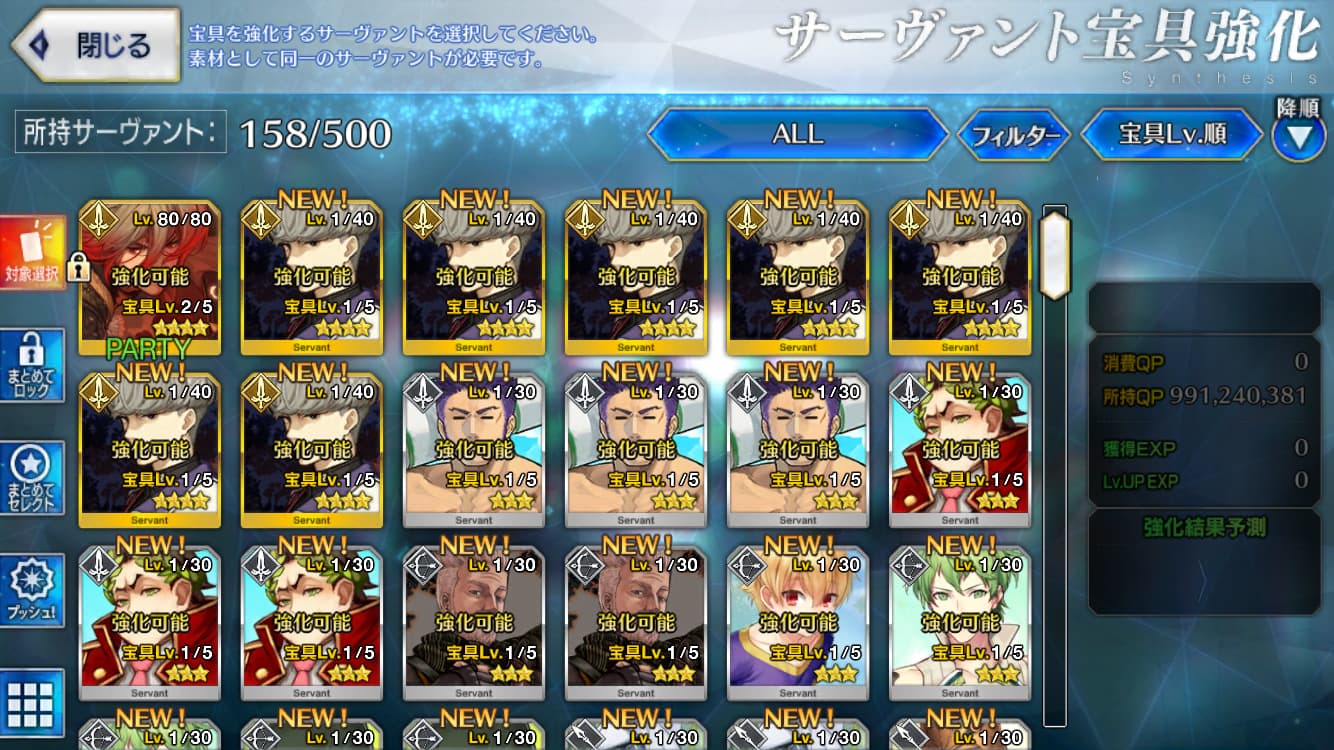Activate まとめてセレクト bulk select
The height and width of the screenshot is (750, 1334).
pyautogui.click(x=32, y=478)
